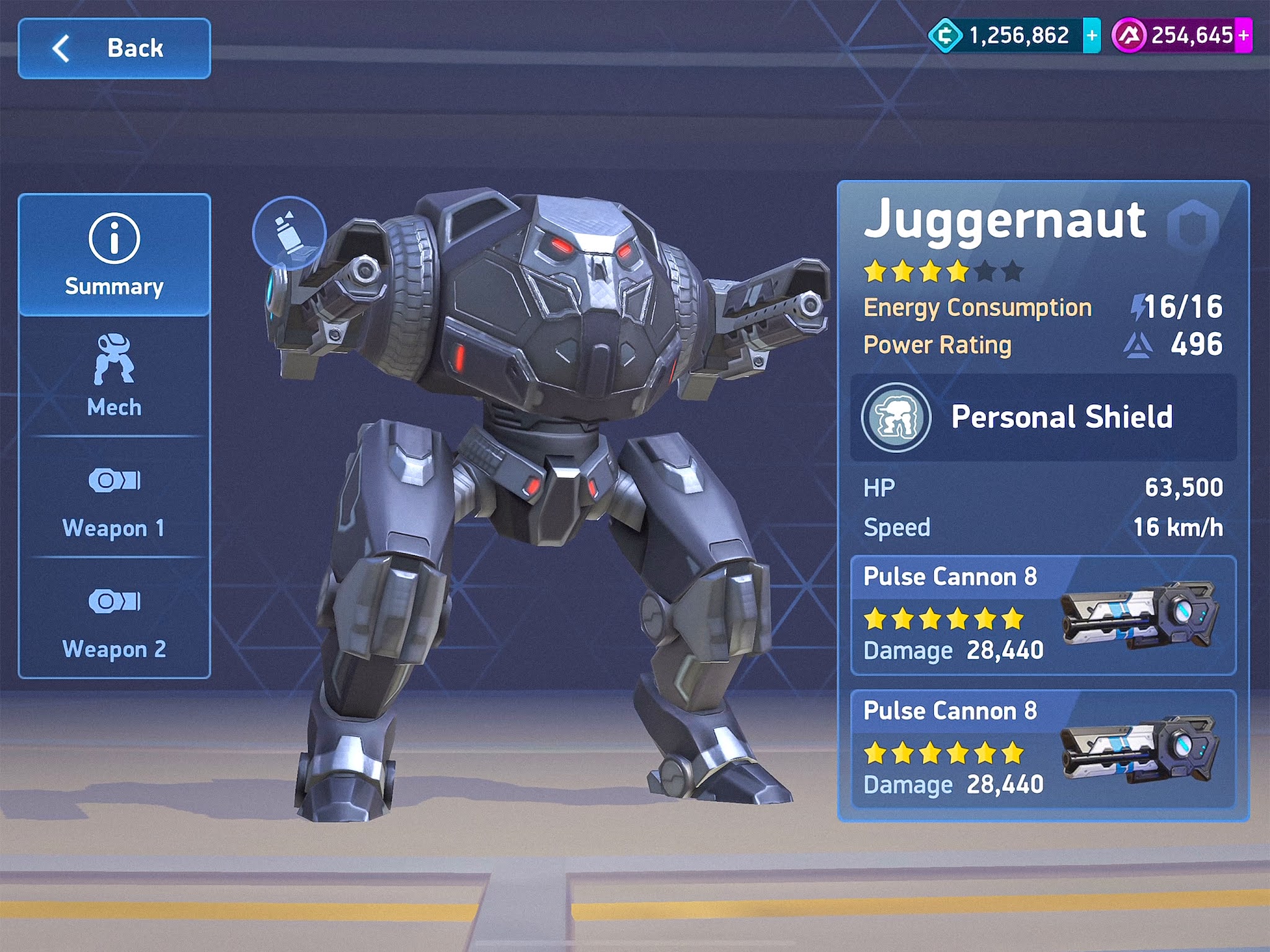Click the Back button
The width and height of the screenshot is (1270, 952).
[113, 48]
